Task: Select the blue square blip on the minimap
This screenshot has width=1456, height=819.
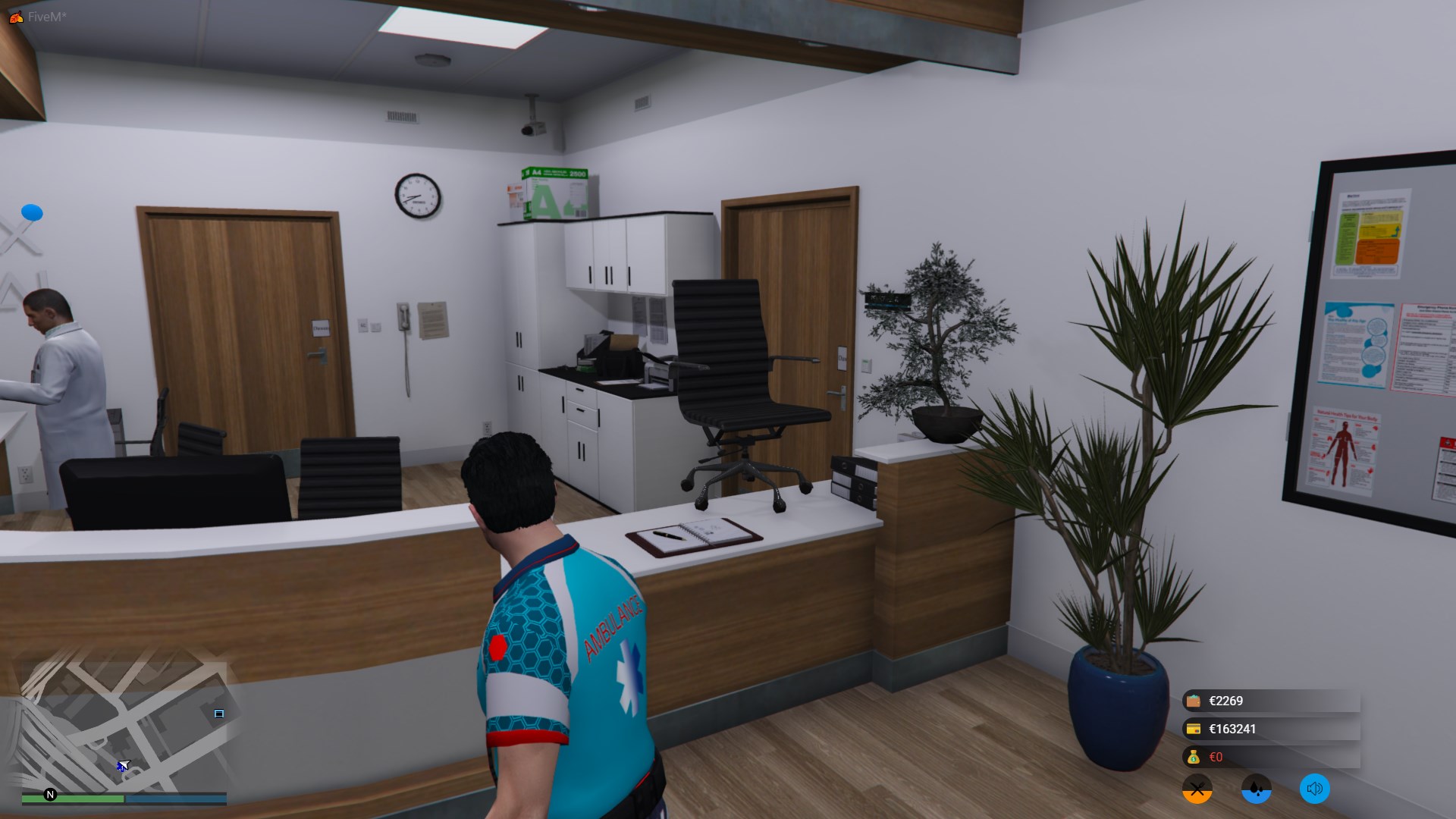Action: [x=219, y=714]
